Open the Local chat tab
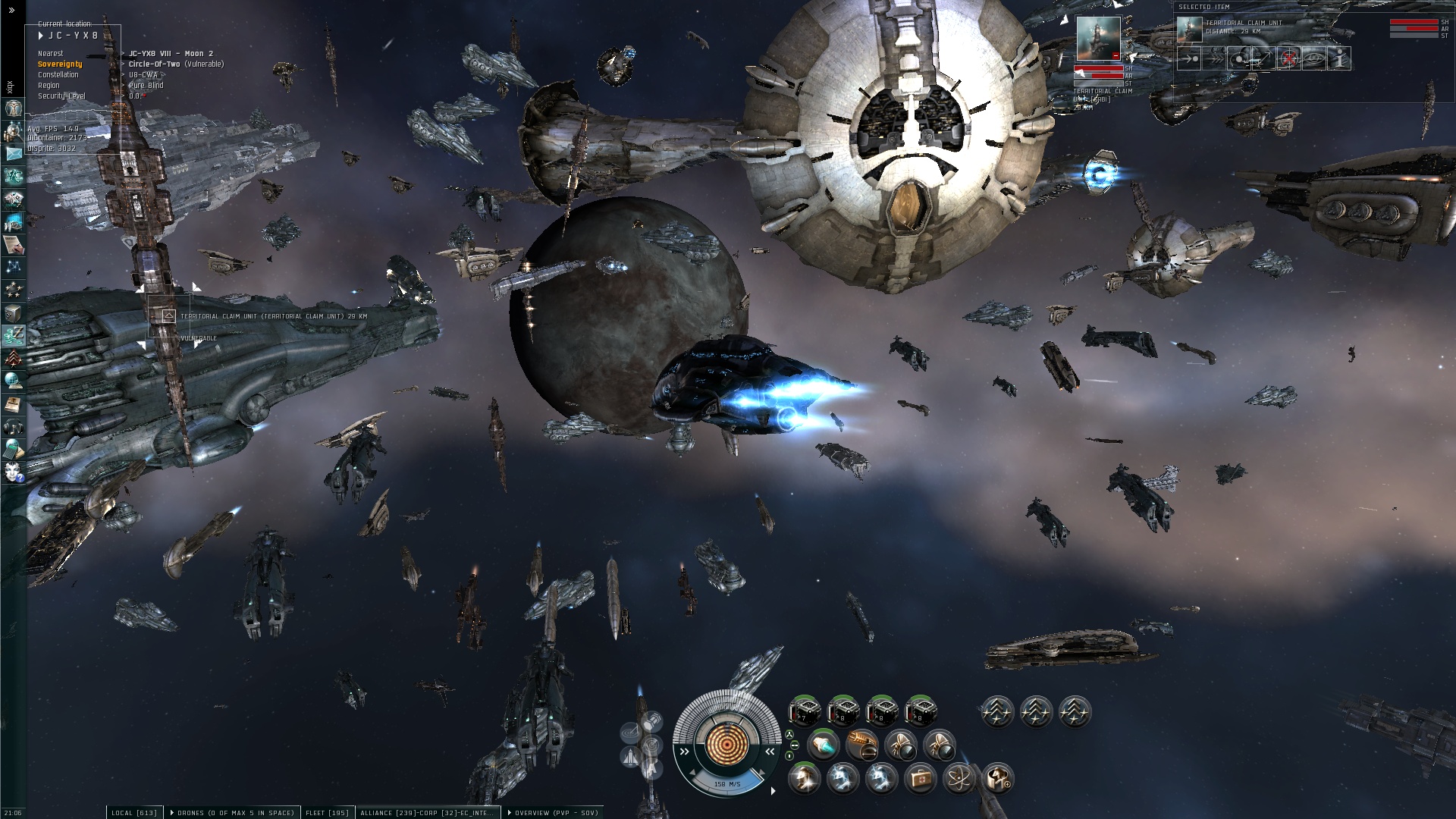The height and width of the screenshot is (819, 1456). [134, 813]
